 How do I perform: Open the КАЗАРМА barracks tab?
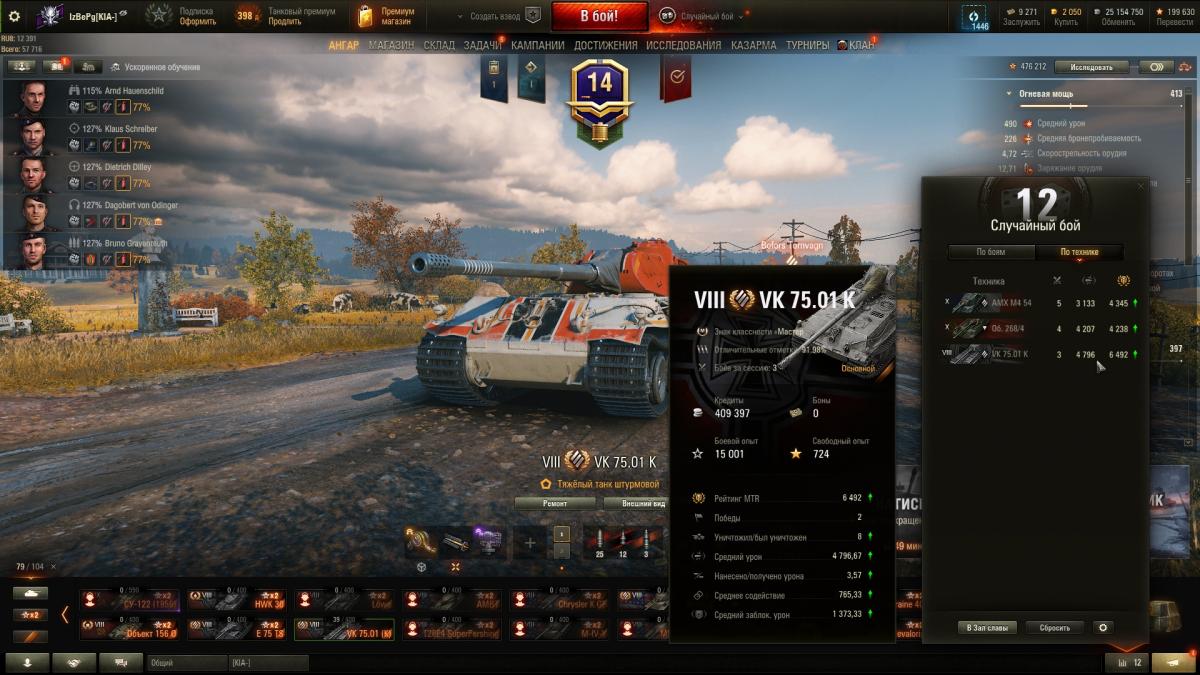[753, 45]
